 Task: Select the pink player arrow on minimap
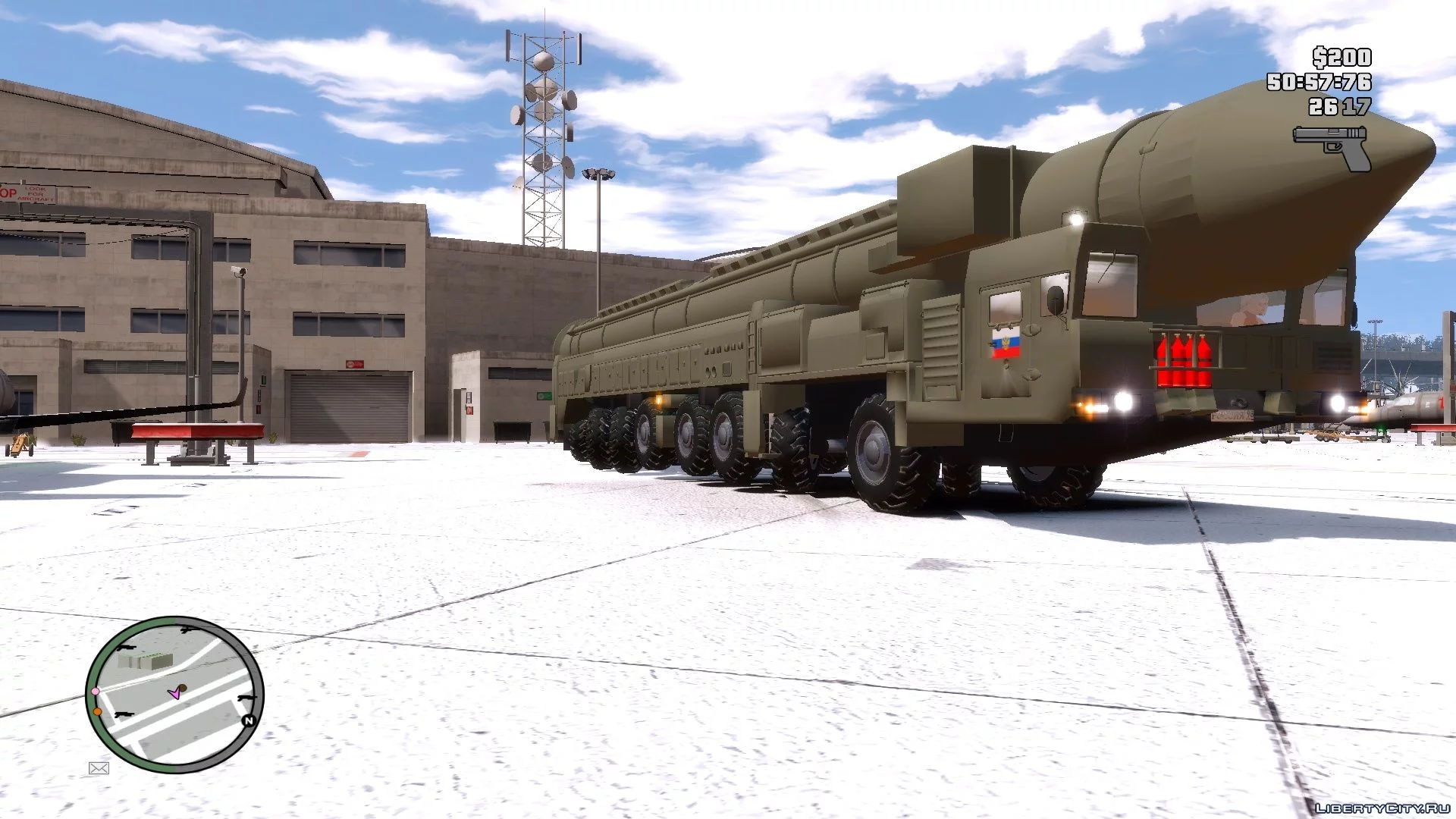(175, 692)
